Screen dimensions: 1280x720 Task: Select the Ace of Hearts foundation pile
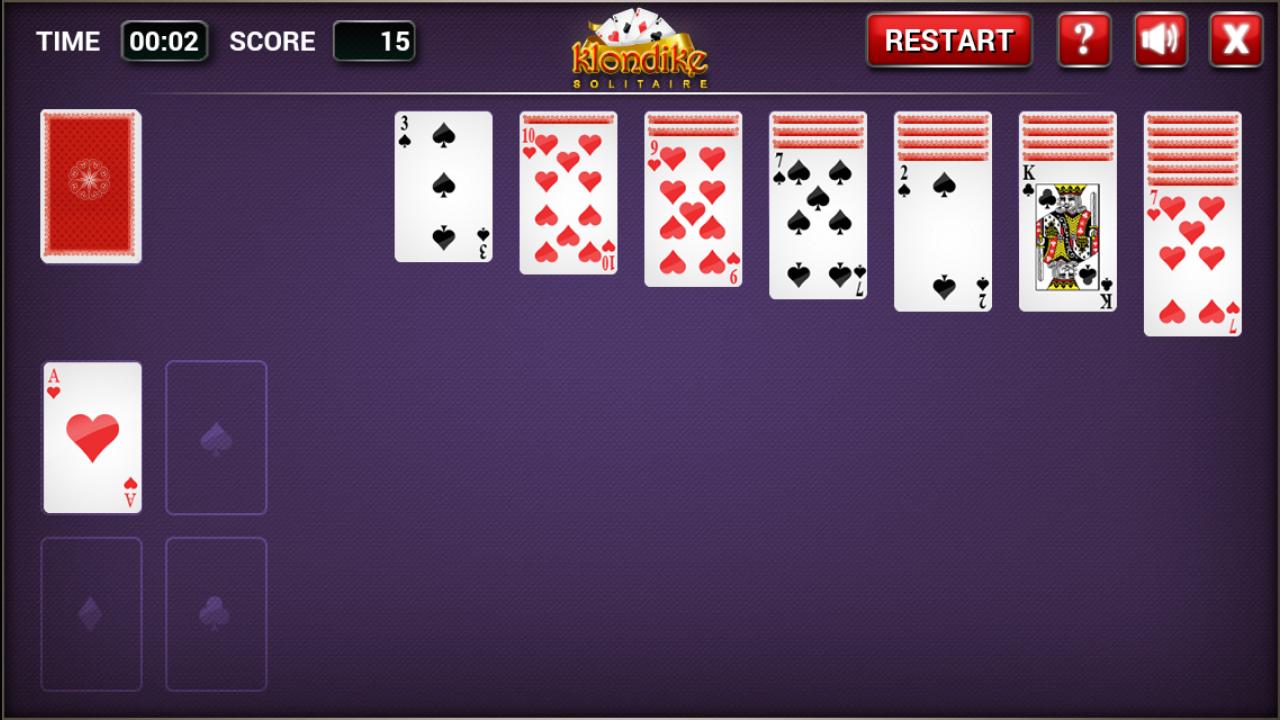coord(91,437)
